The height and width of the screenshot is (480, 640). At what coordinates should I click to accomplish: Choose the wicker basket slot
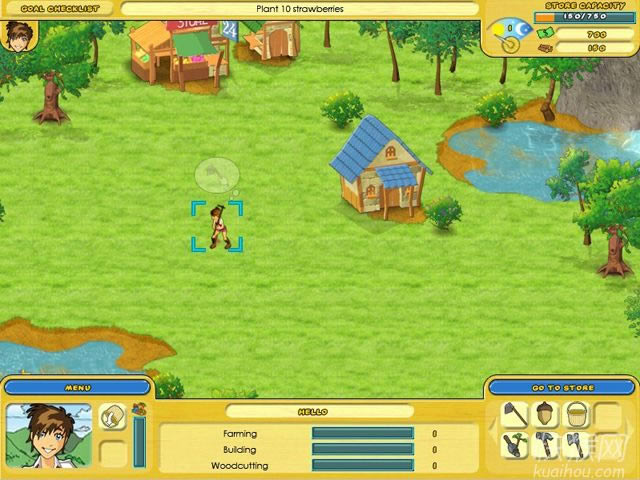click(579, 415)
